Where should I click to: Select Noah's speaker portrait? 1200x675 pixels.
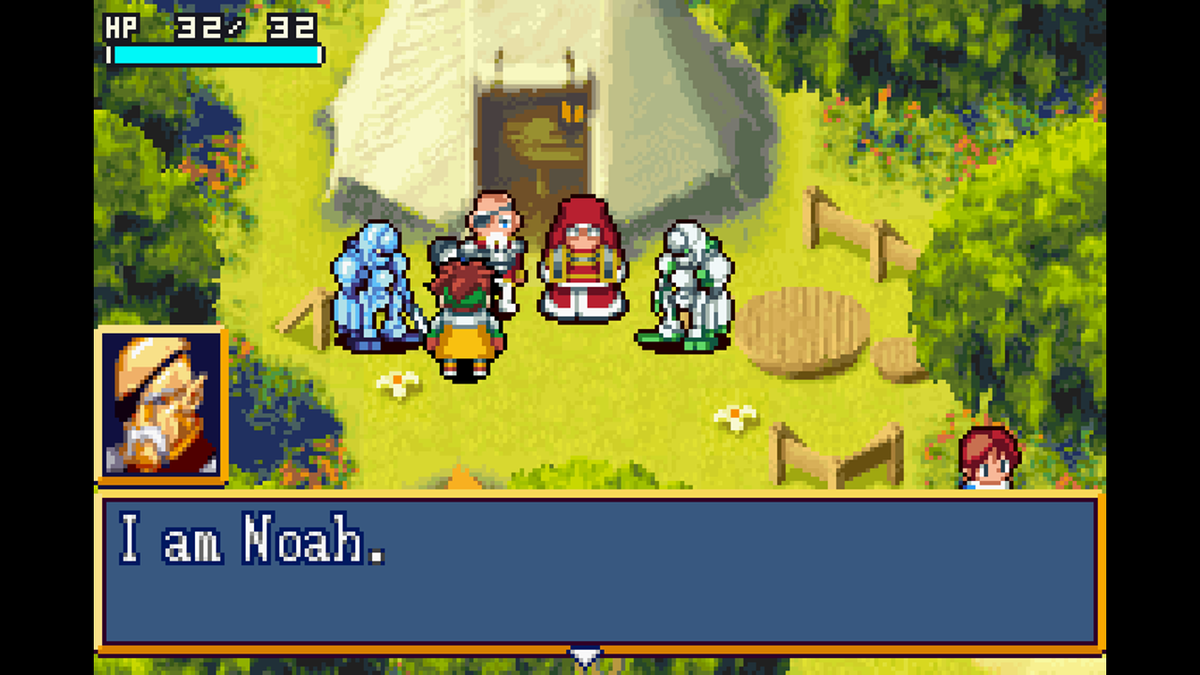(x=162, y=405)
